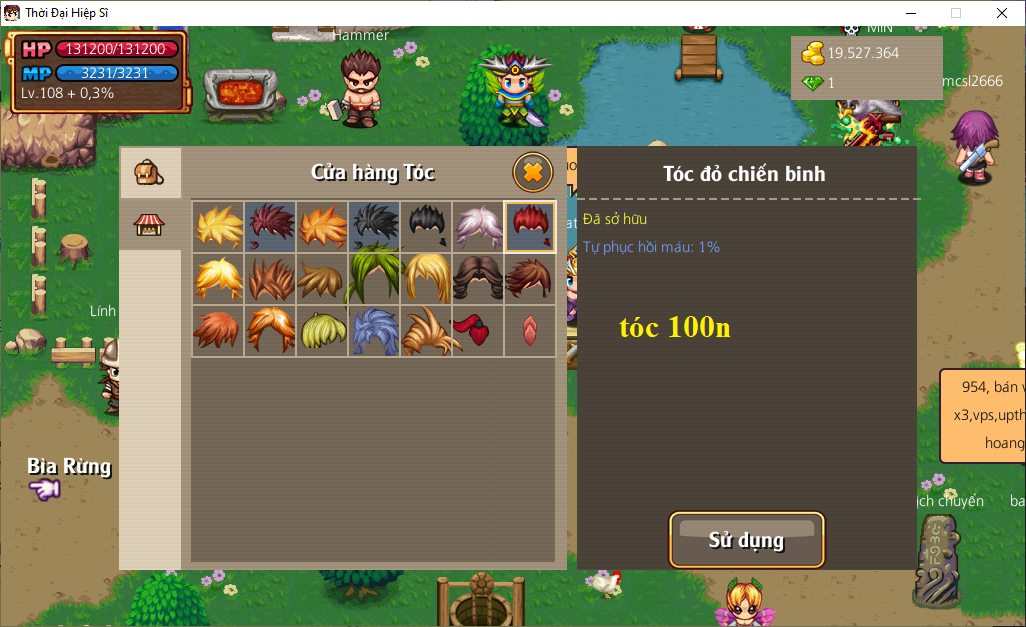Select the long blonde bob hair

click(x=426, y=278)
